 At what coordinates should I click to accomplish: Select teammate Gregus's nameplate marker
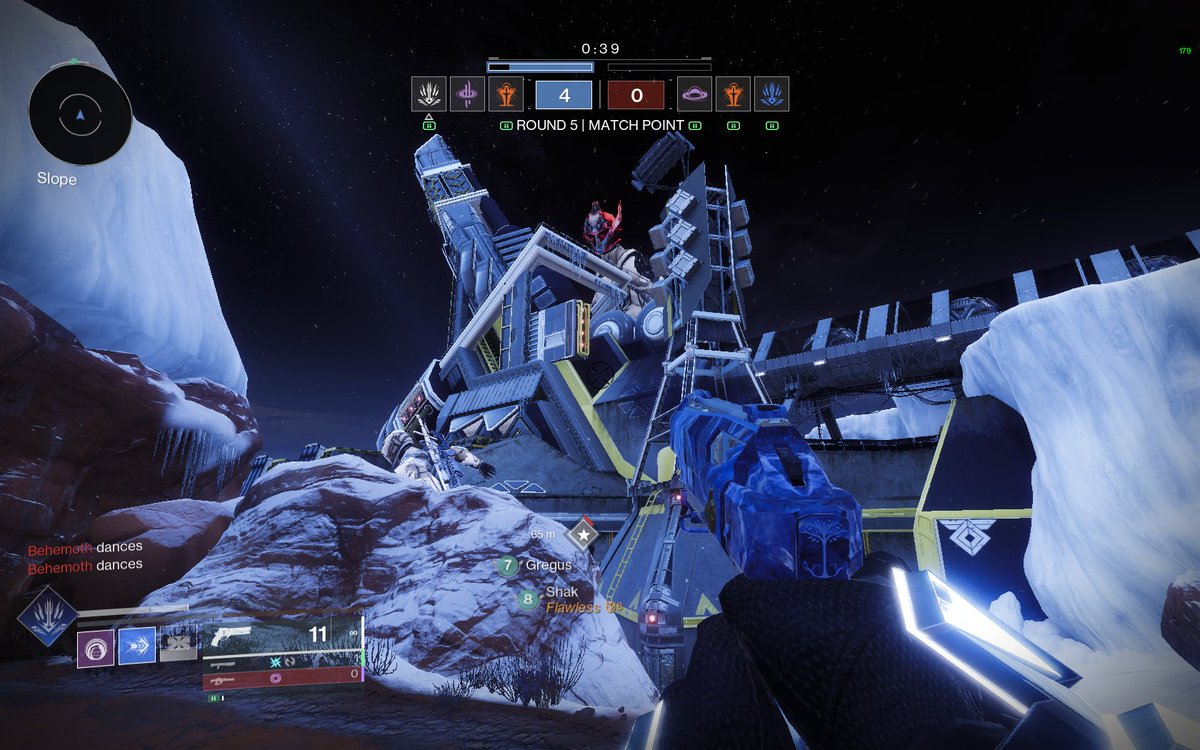[x=508, y=566]
